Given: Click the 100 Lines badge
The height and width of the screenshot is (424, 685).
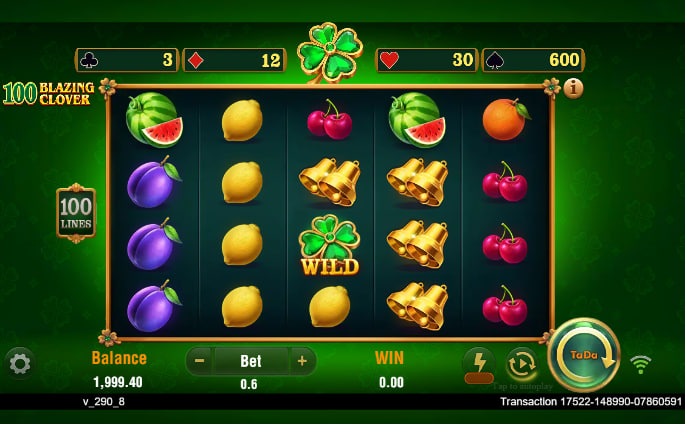Looking at the screenshot, I should (x=76, y=212).
